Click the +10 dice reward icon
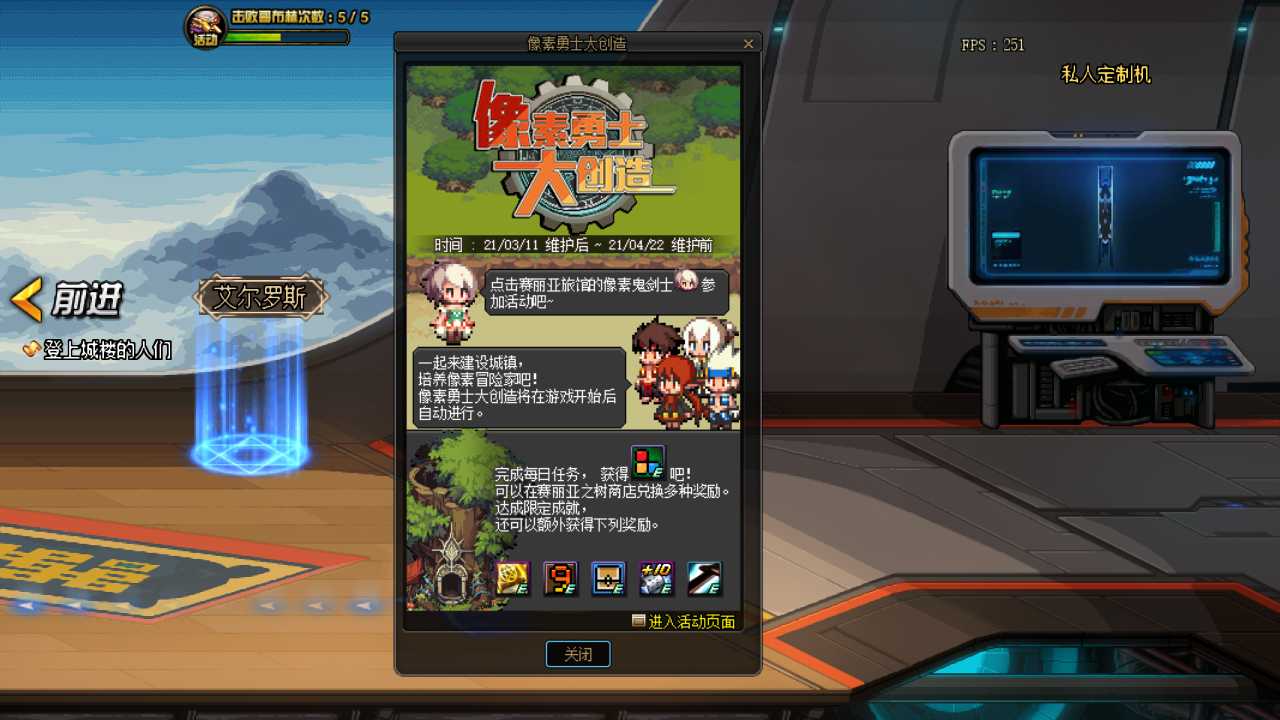The image size is (1280, 720). click(x=657, y=578)
